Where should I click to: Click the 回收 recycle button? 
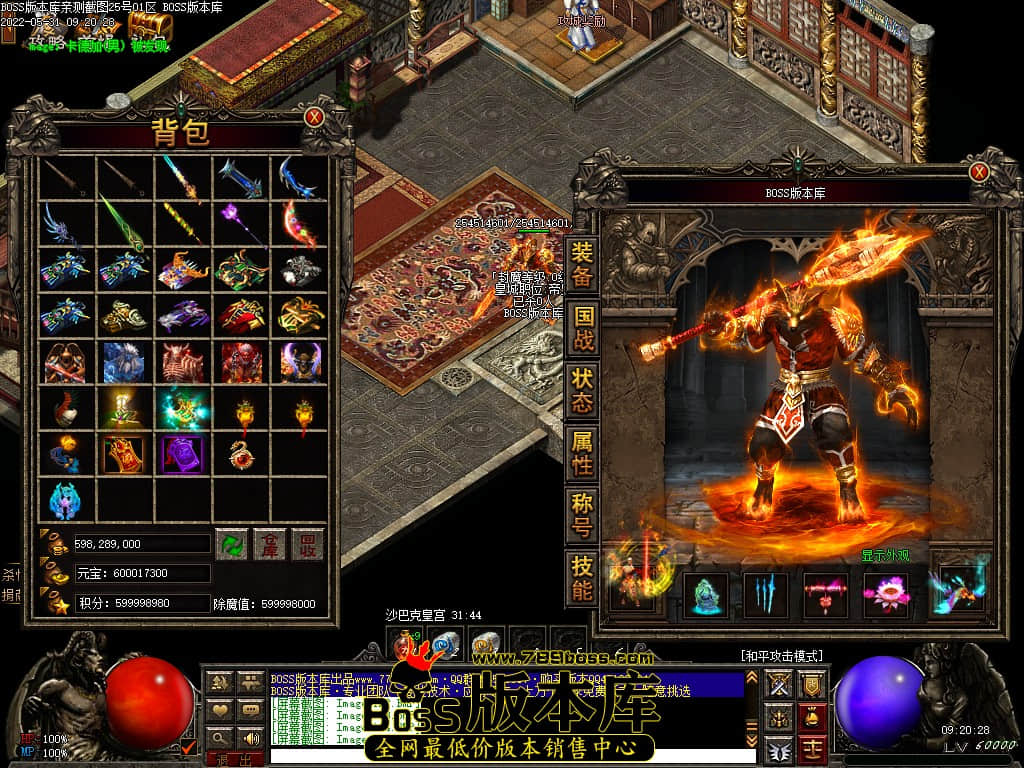308,544
